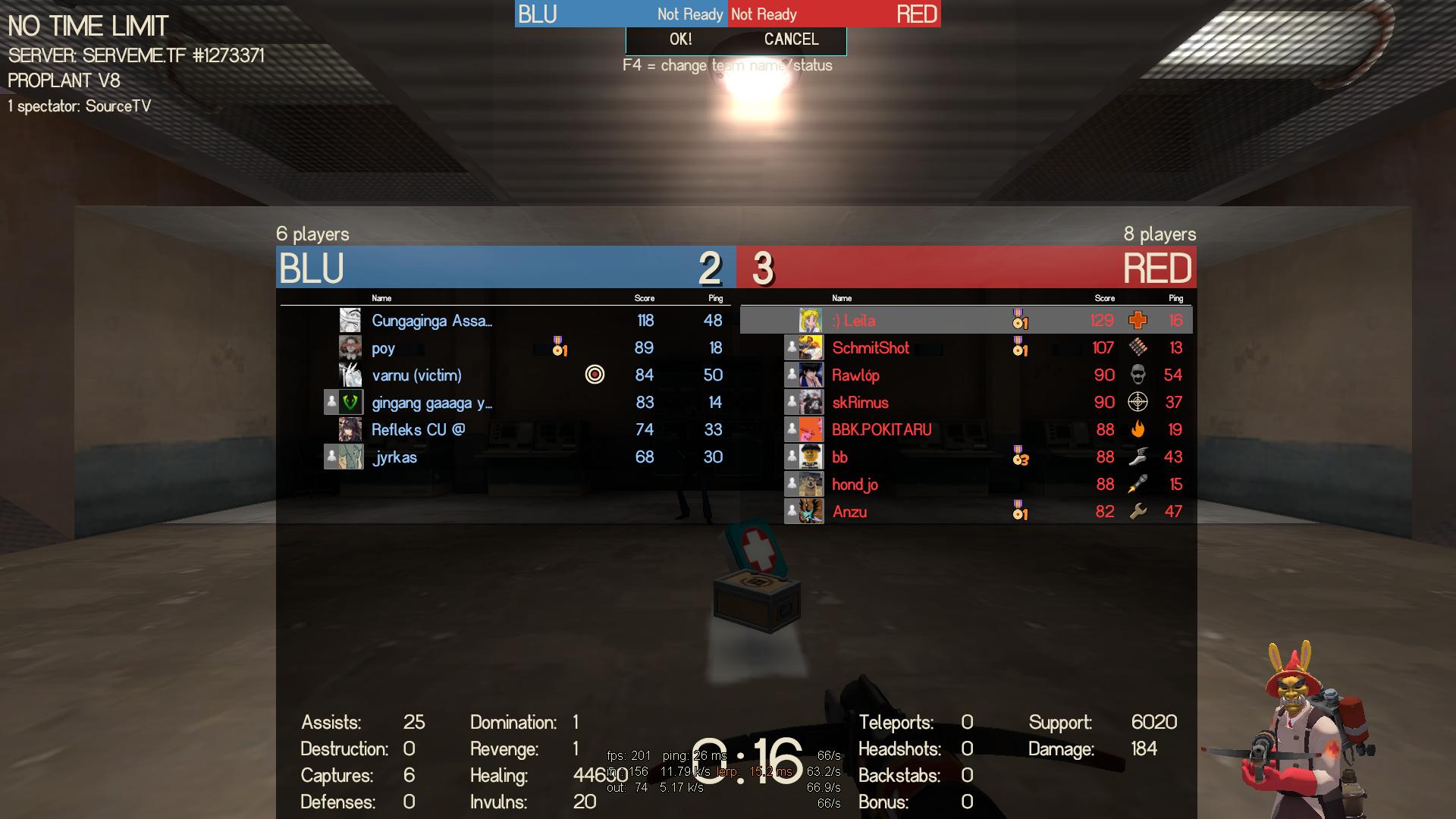Image resolution: width=1456 pixels, height=819 pixels.
Task: Choose skRimus on the scoreboard
Action: [860, 403]
